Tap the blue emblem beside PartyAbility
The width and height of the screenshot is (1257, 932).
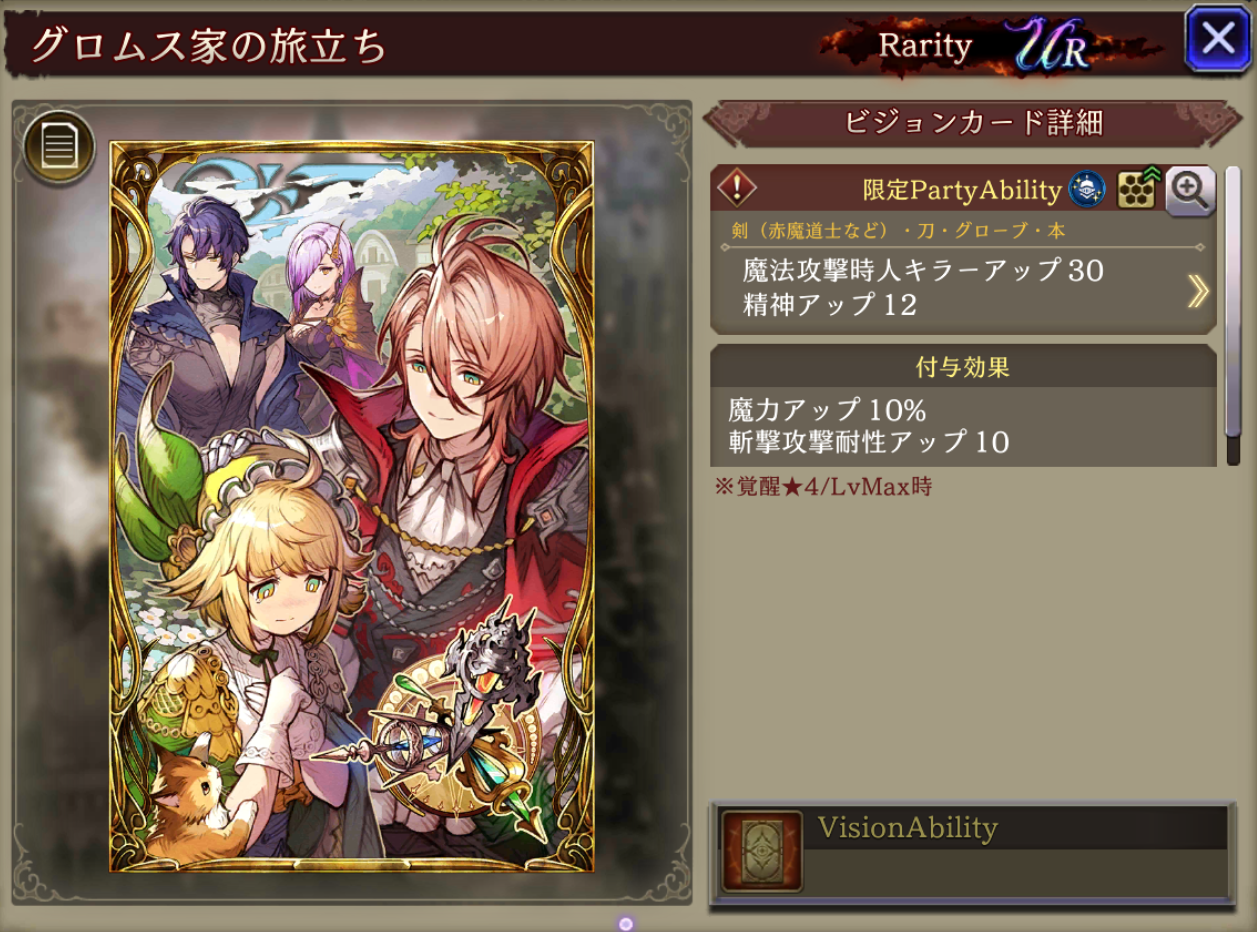coord(1087,190)
